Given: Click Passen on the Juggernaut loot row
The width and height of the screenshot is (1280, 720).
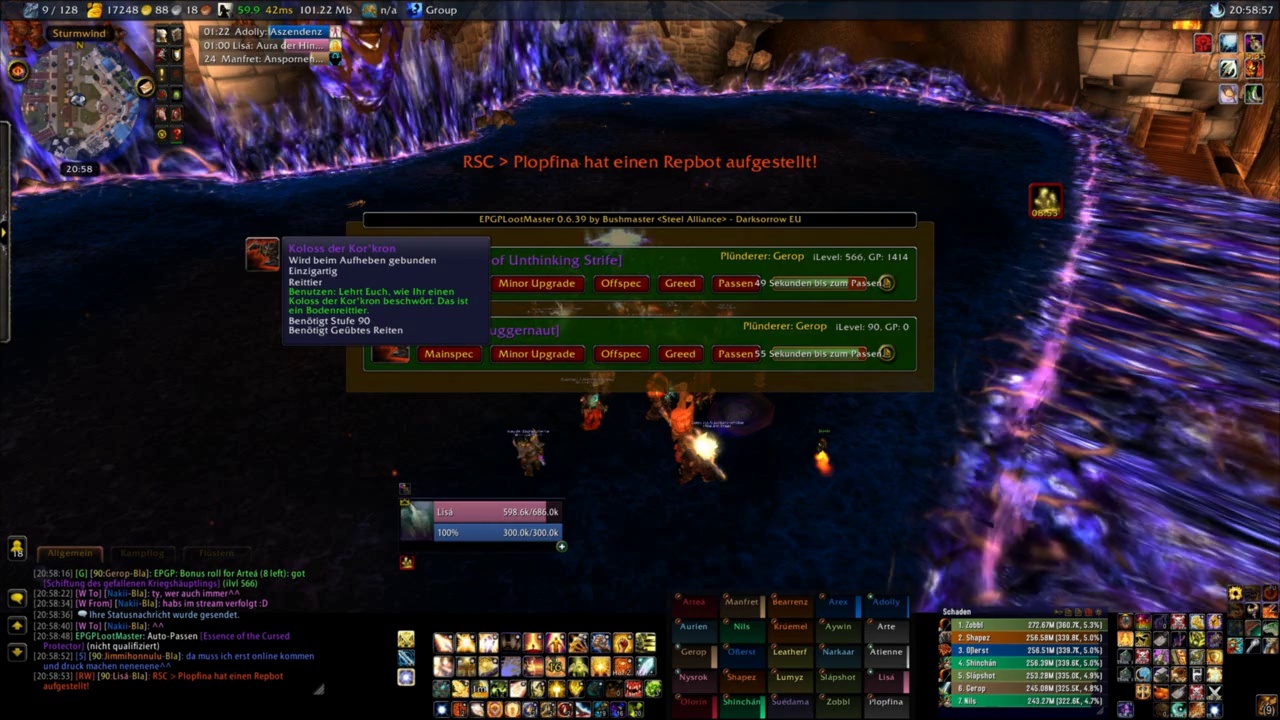Looking at the screenshot, I should coord(735,354).
